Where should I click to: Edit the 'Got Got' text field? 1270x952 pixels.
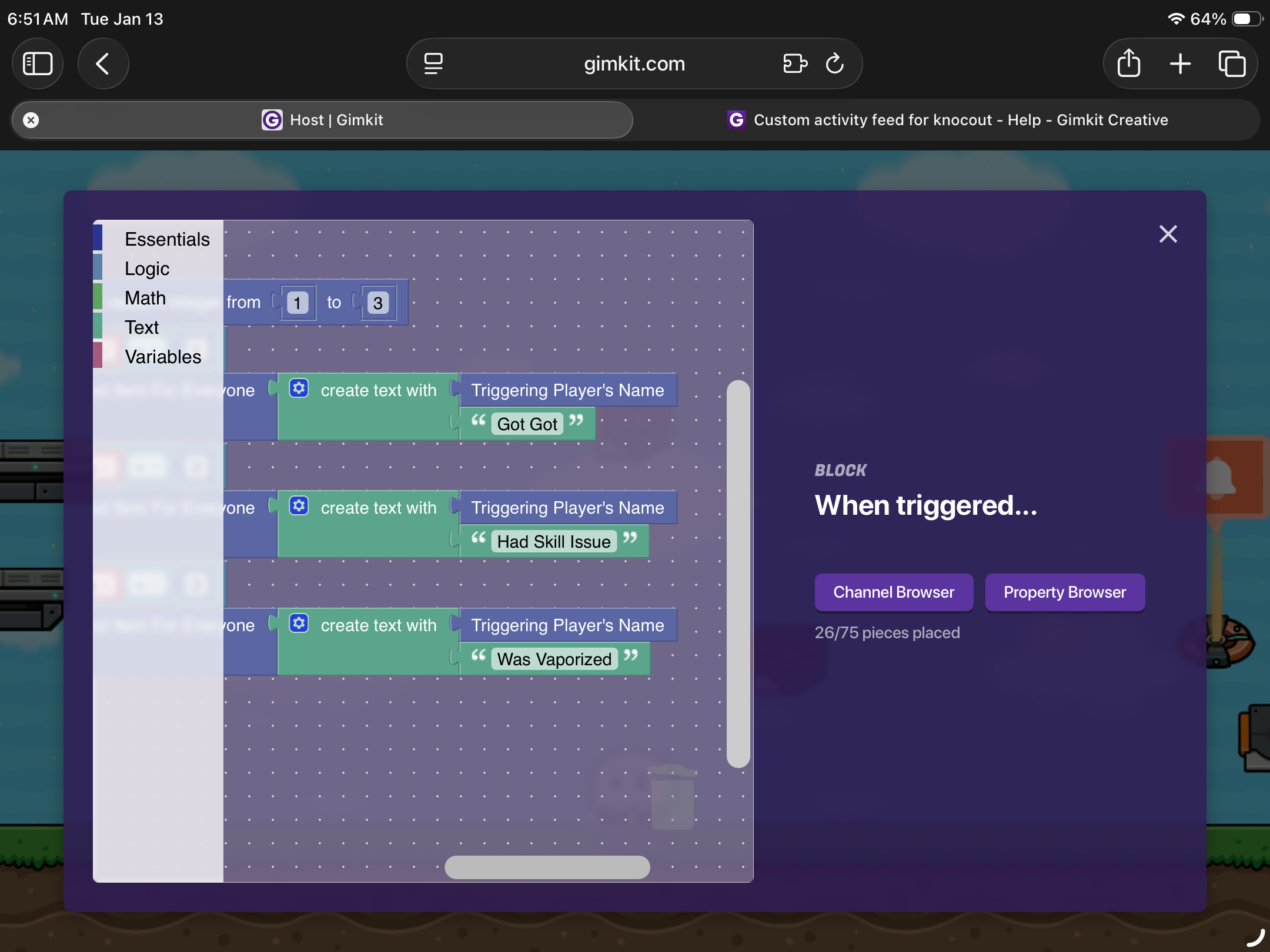pyautogui.click(x=527, y=424)
